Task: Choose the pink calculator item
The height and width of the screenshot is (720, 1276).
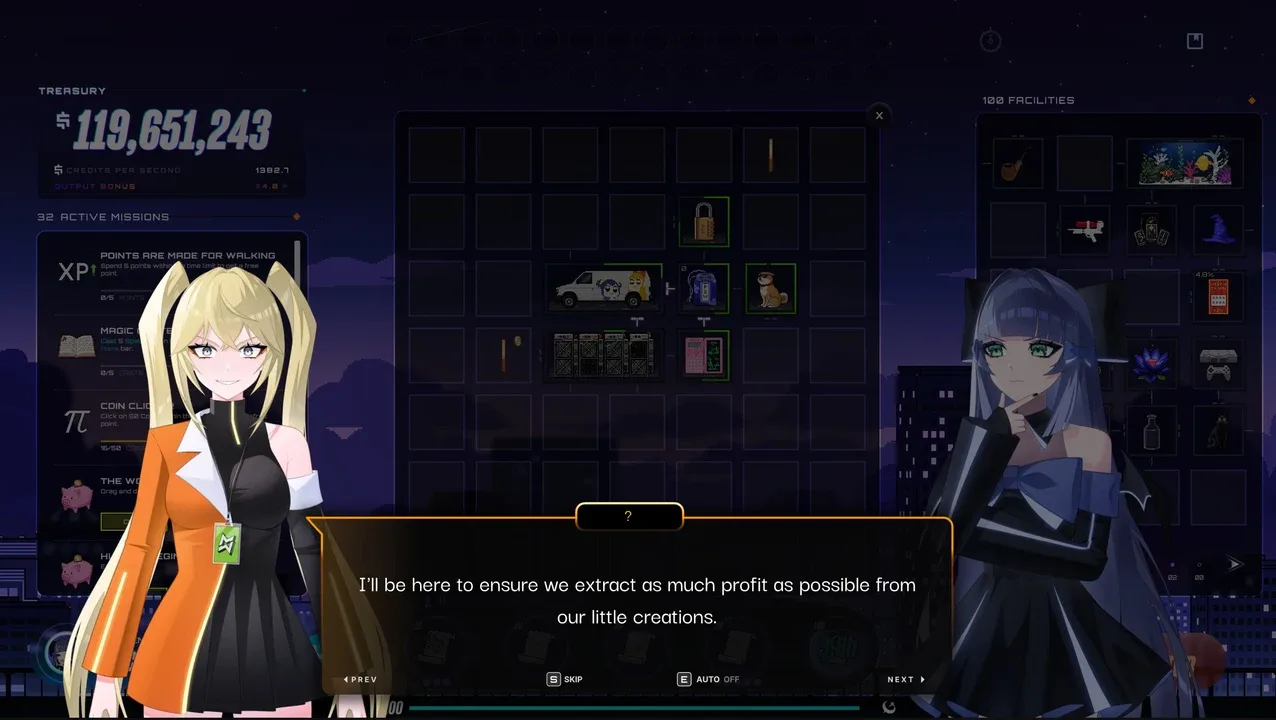Action: (x=704, y=355)
